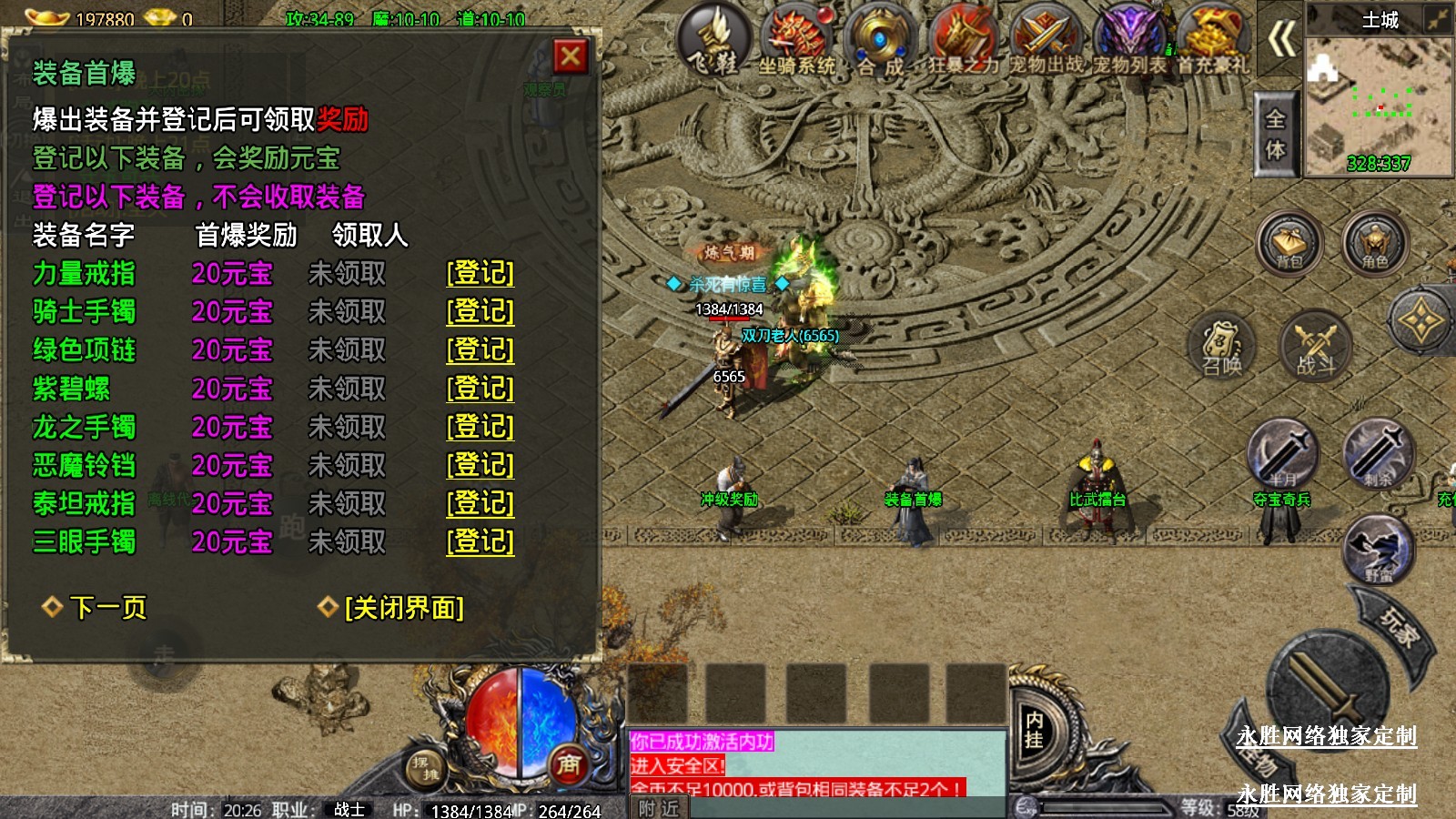1456x819 pixels.
Task: Activate the 召唤 summon button
Action: pos(1221,347)
